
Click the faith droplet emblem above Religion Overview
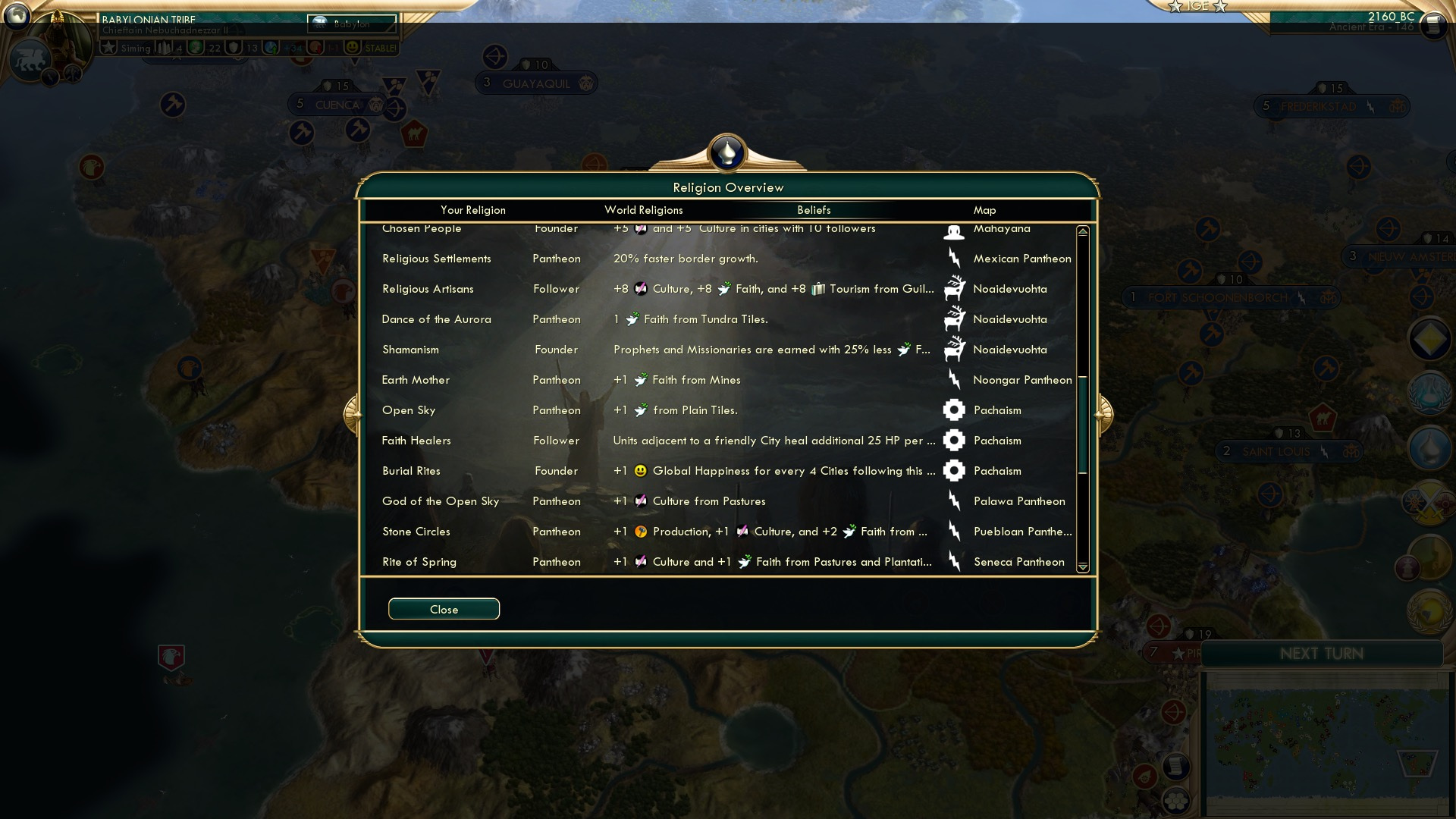[x=726, y=151]
